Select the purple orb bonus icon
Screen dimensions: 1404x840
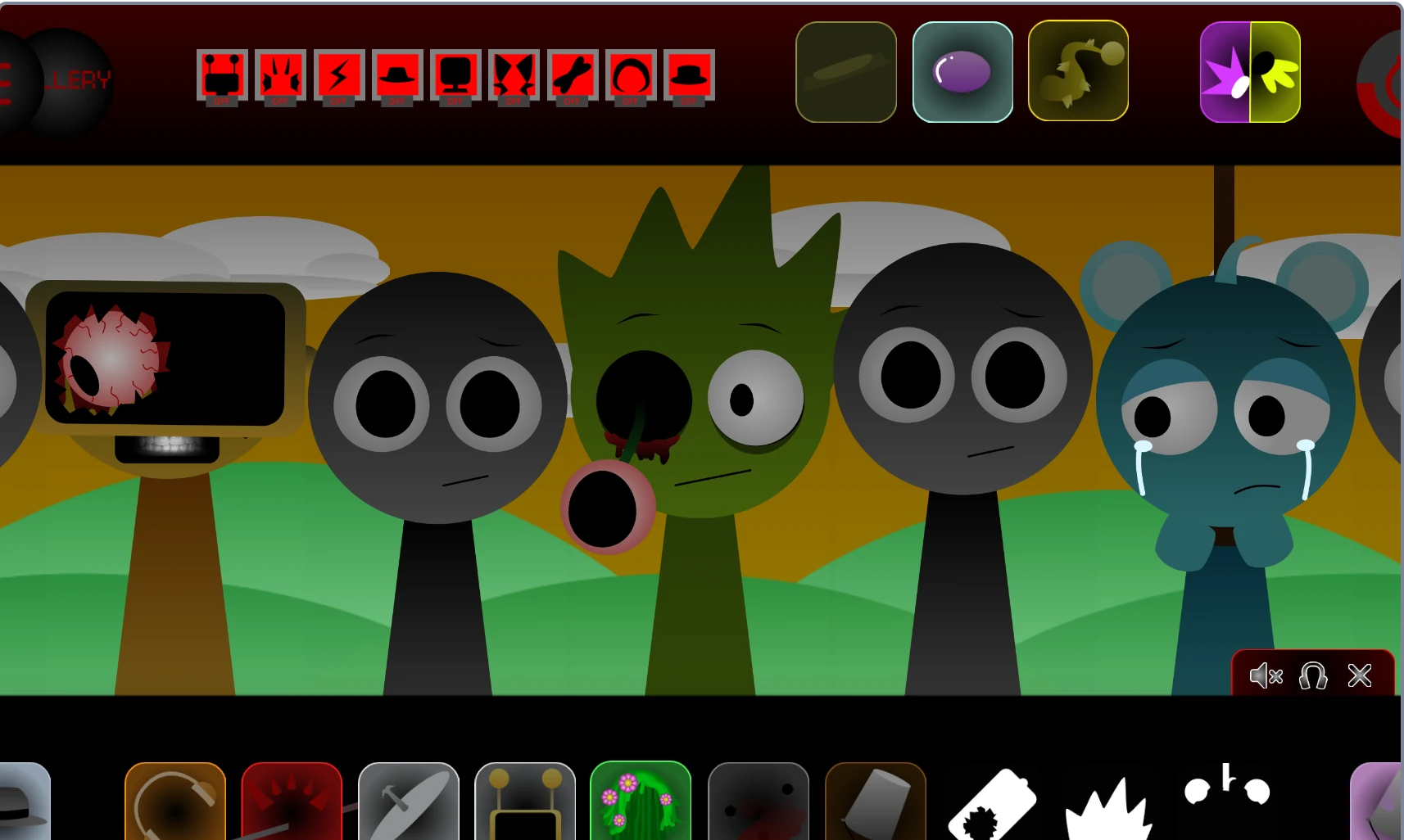(x=962, y=71)
